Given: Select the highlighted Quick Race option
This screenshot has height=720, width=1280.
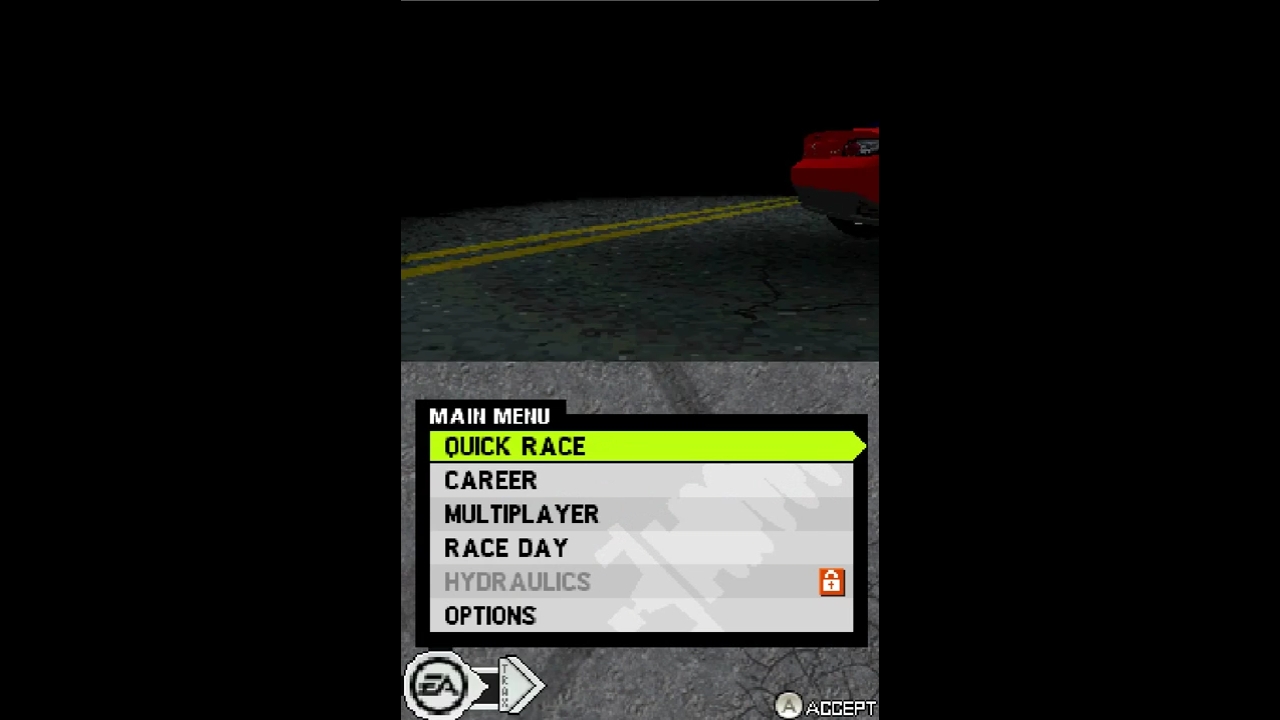Looking at the screenshot, I should click(514, 446).
